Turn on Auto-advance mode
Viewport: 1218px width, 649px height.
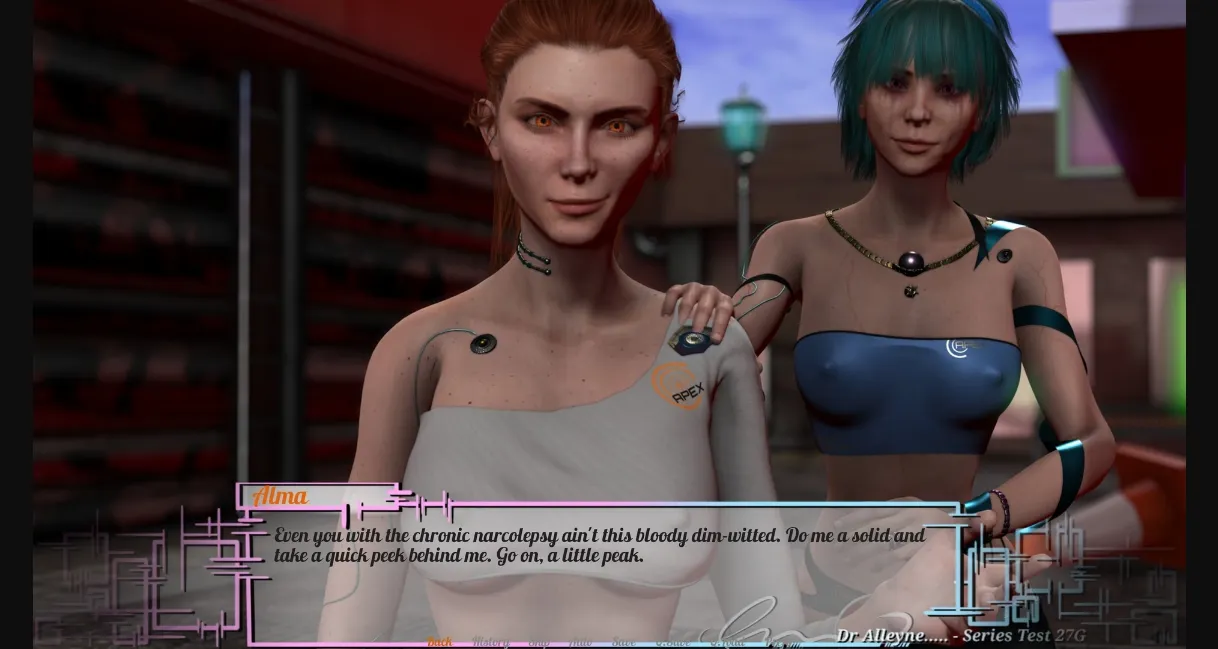(581, 642)
